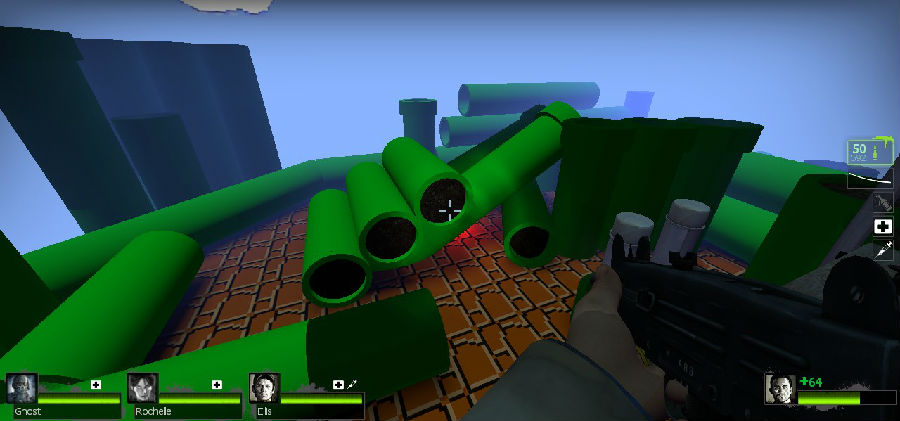Click Rochelle's teammate portrait
Viewport: 900px width, 421px height.
point(143,389)
